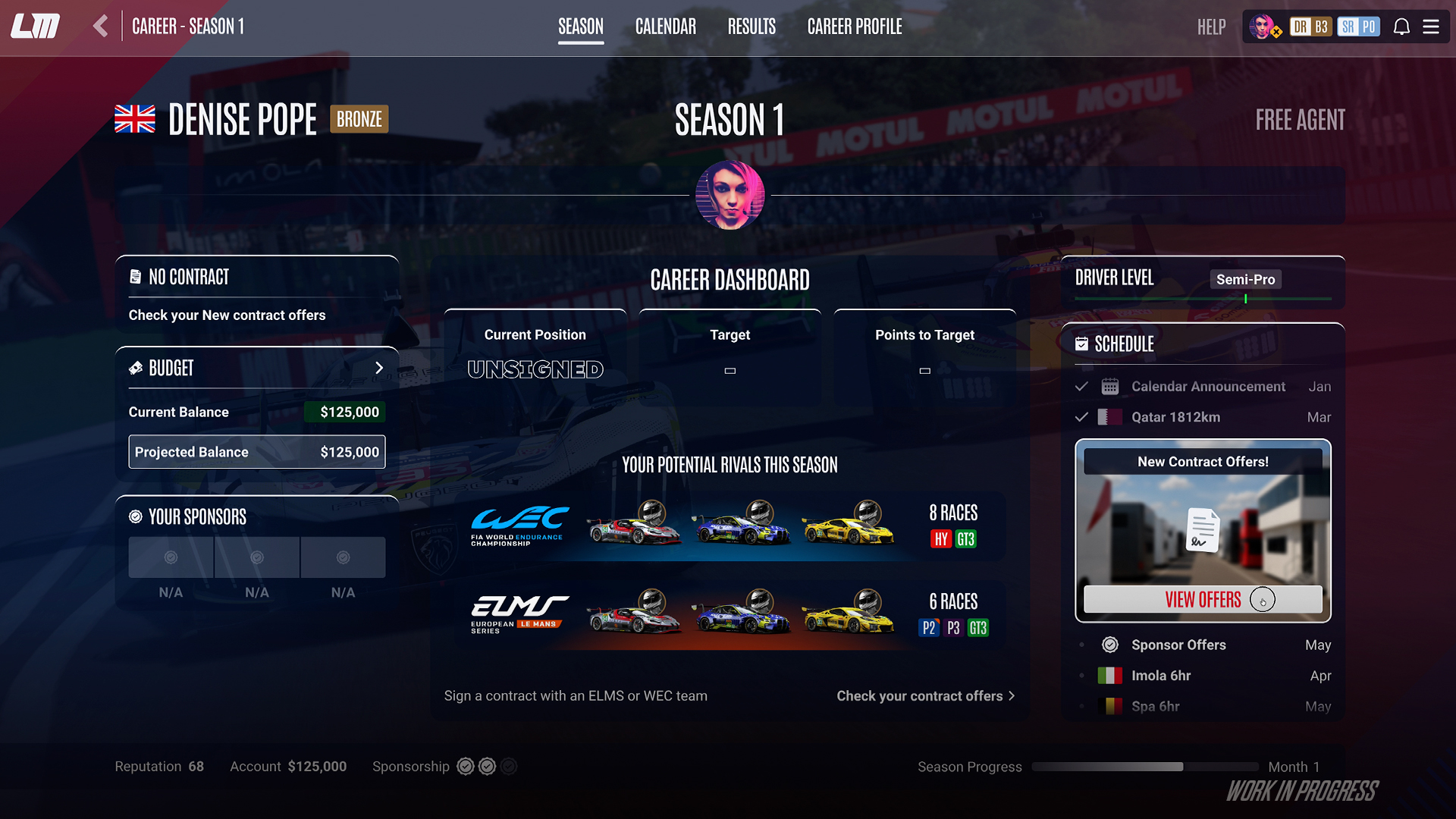This screenshot has width=1456, height=819.
Task: Click the View Offers button
Action: (x=1203, y=599)
